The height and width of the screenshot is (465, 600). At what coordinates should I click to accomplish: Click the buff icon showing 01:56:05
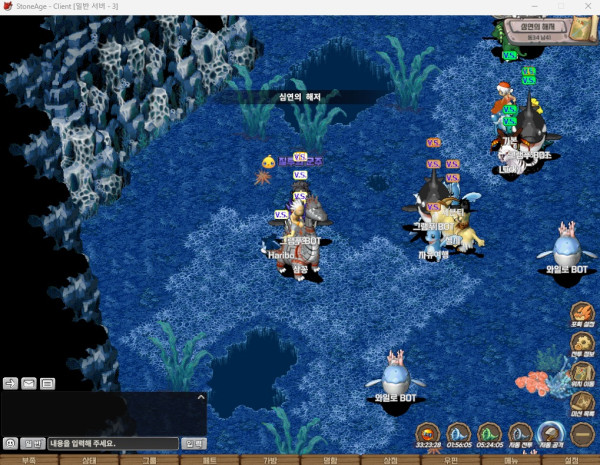point(459,434)
